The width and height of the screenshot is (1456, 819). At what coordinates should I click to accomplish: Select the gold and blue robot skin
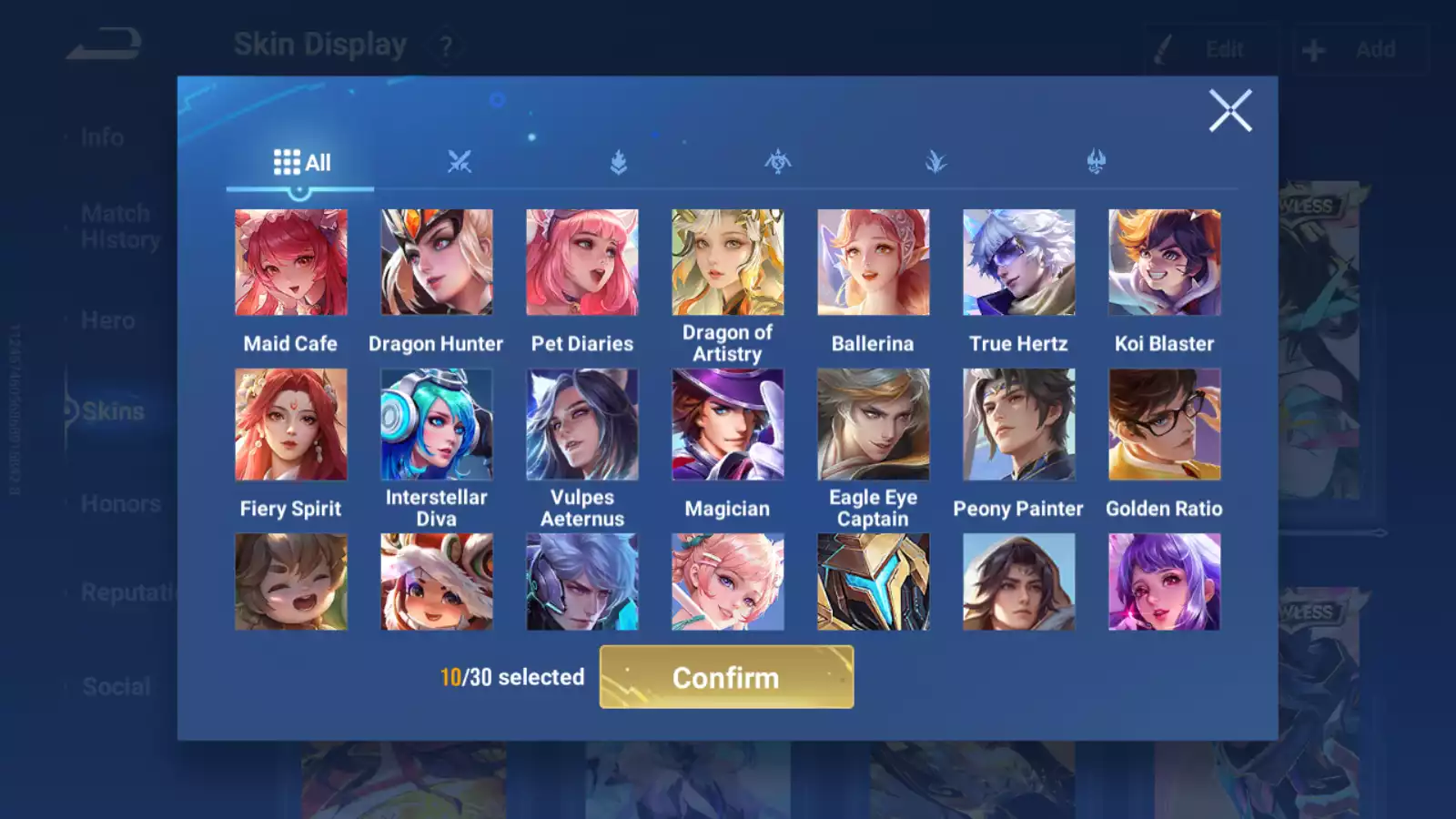[873, 581]
